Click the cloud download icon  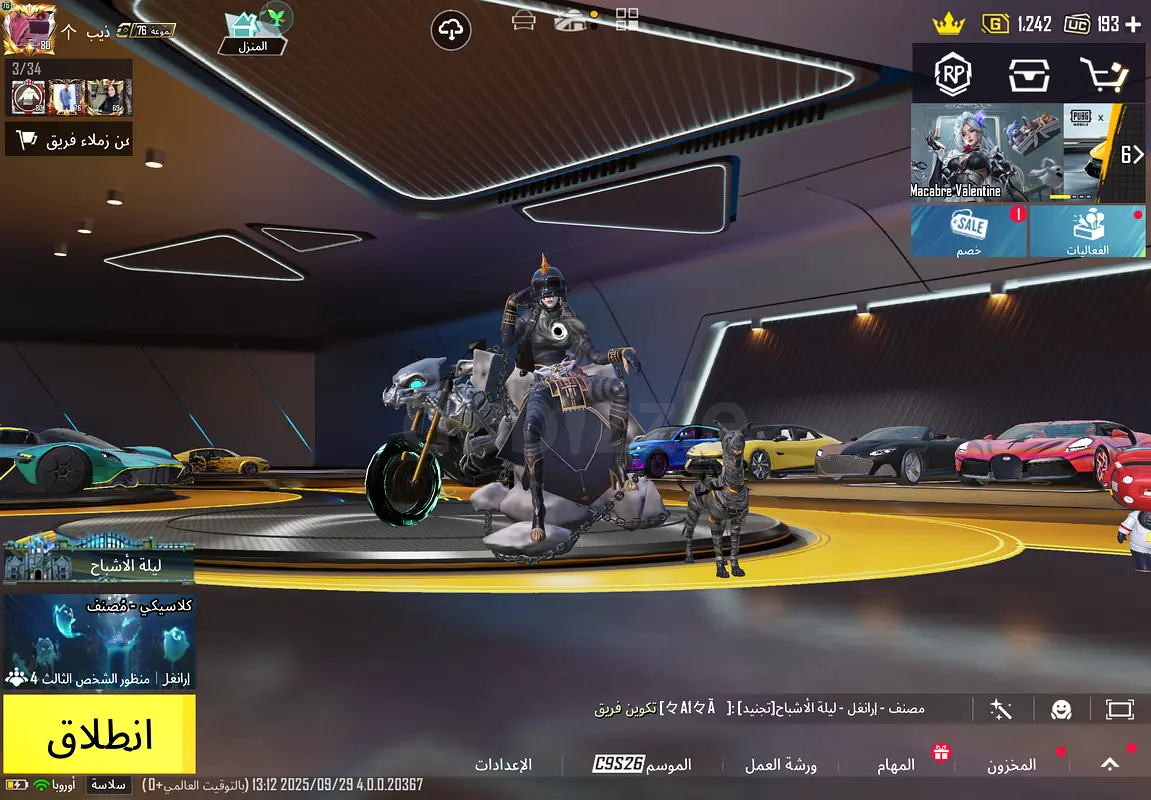coord(451,31)
